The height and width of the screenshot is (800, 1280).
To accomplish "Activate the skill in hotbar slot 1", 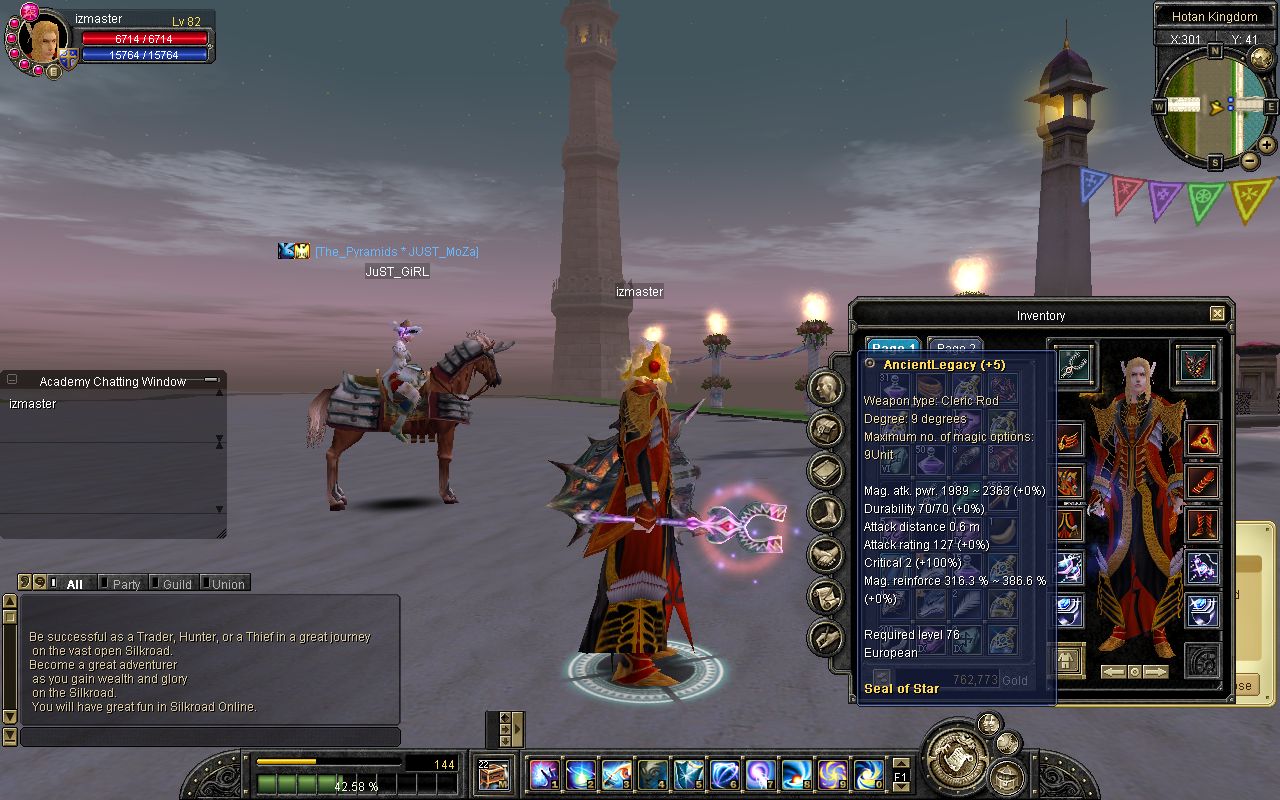I will pyautogui.click(x=544, y=773).
